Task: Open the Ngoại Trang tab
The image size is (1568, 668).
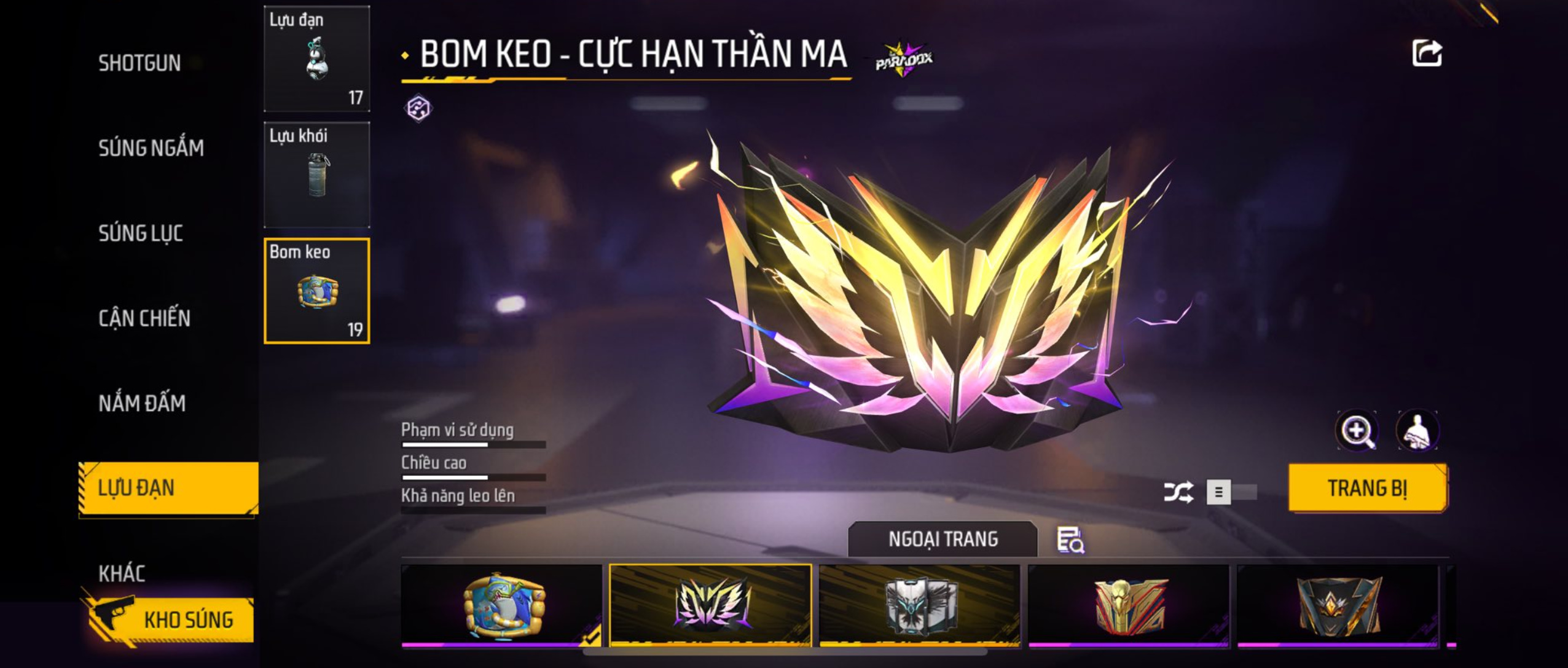Action: [x=943, y=539]
